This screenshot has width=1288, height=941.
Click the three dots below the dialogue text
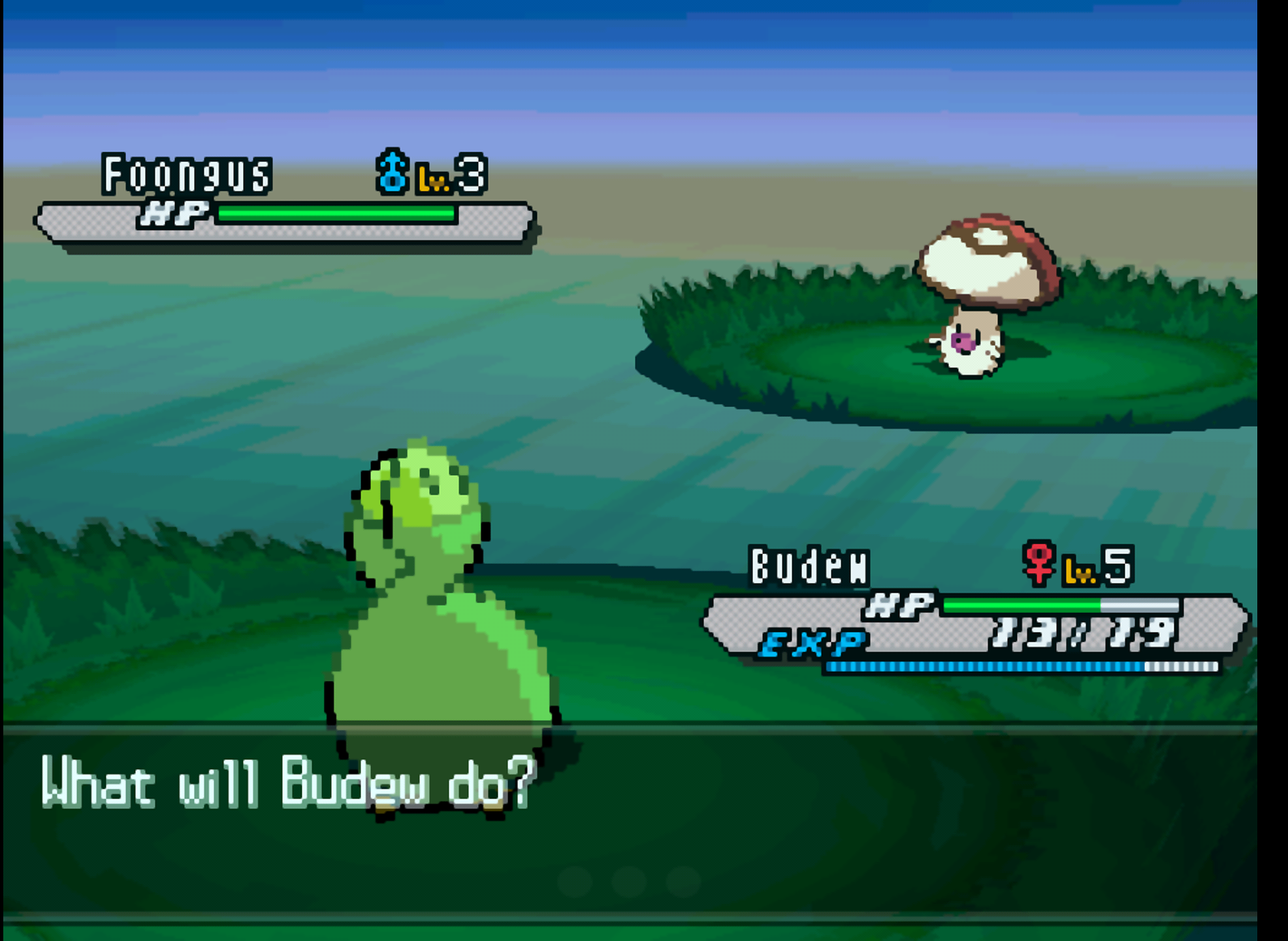pyautogui.click(x=630, y=882)
